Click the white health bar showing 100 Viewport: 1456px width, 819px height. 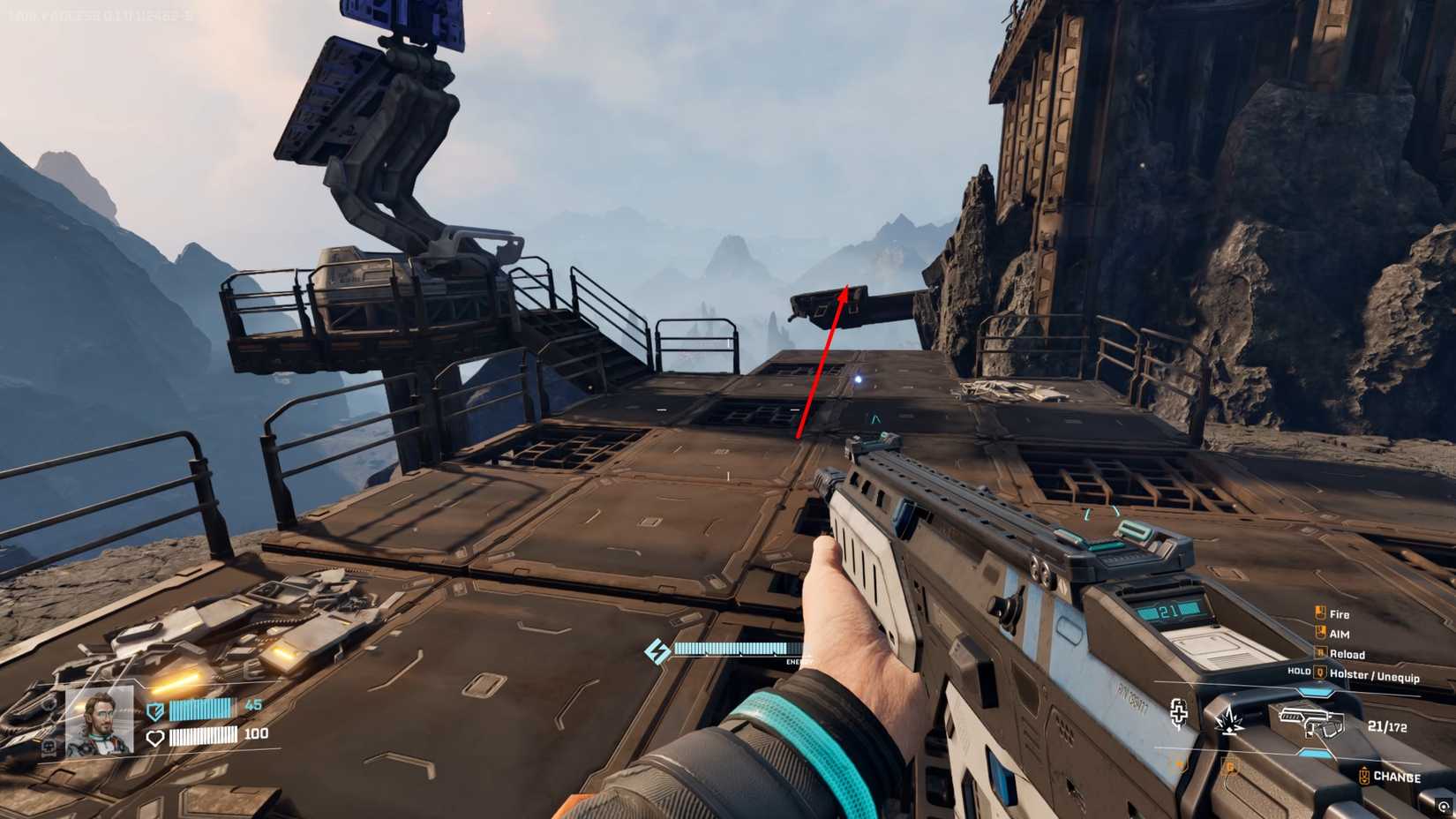[x=203, y=736]
